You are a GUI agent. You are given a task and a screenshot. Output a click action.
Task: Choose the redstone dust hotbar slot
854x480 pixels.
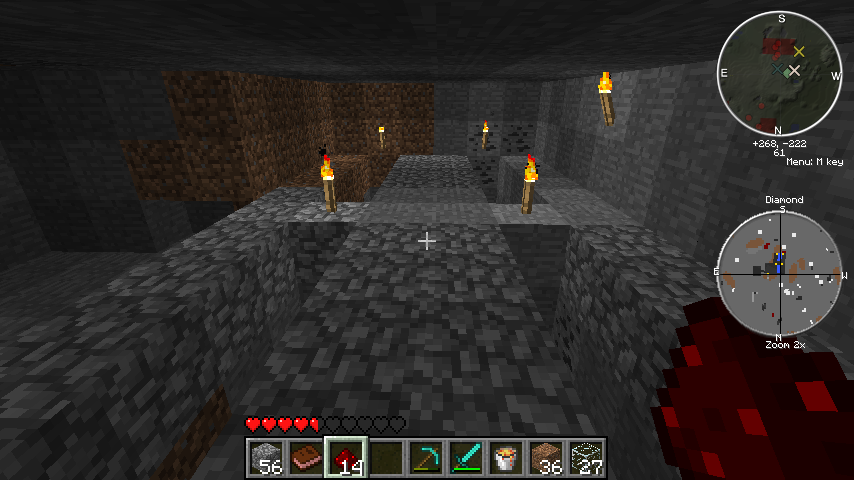coord(346,458)
